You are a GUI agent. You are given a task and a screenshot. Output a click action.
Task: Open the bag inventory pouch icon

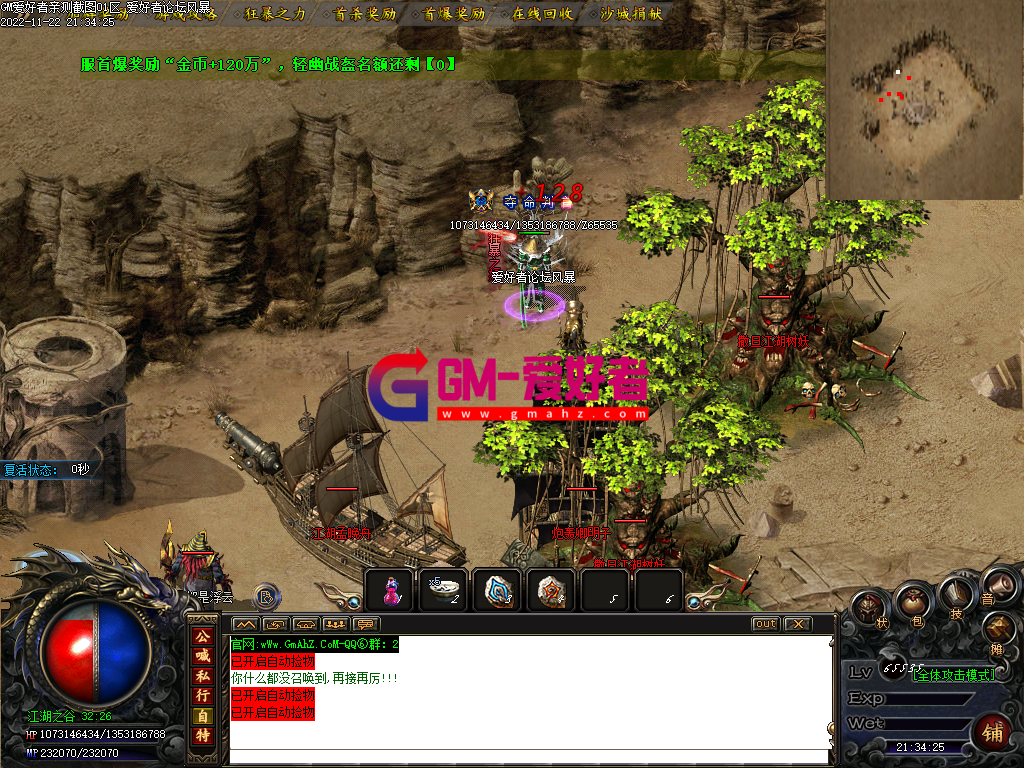coord(912,603)
